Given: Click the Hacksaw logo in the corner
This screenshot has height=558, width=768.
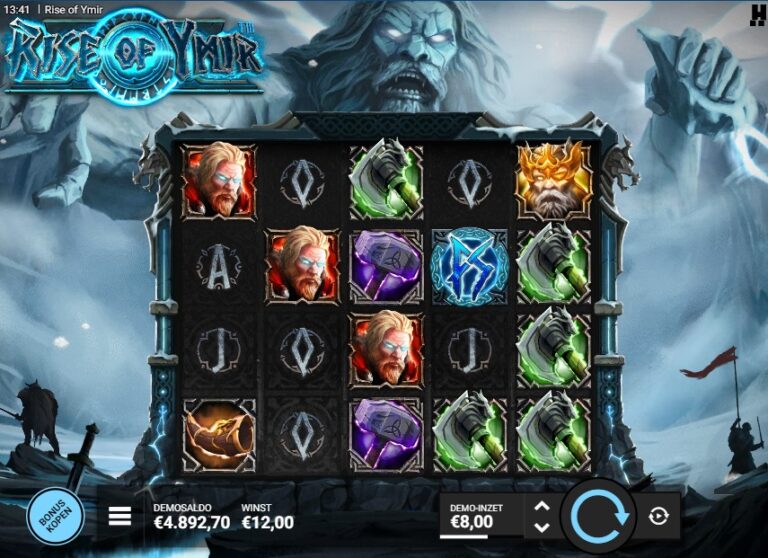Looking at the screenshot, I should pos(757,13).
